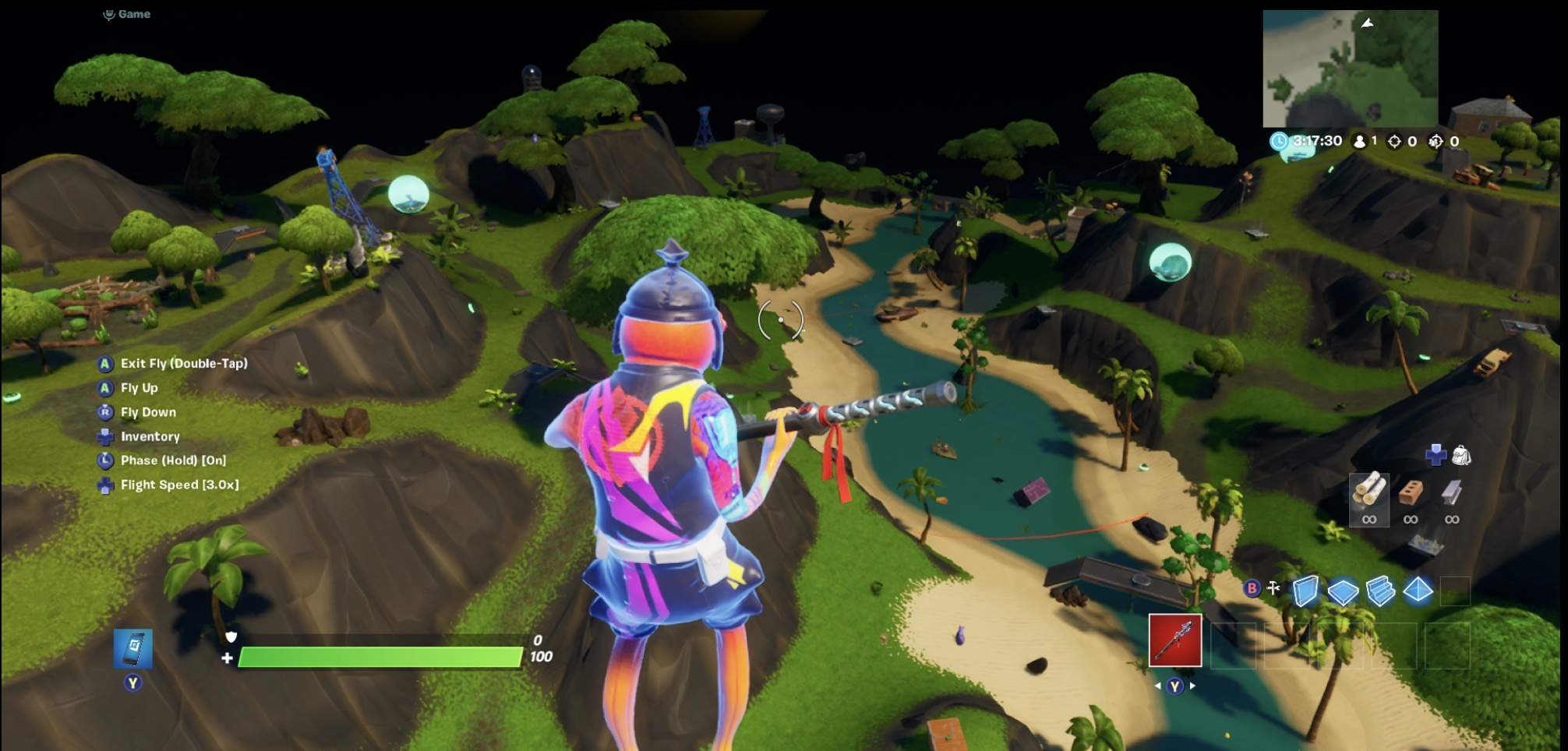Pick the brick building material
Viewport: 1568px width, 751px height.
1411,492
